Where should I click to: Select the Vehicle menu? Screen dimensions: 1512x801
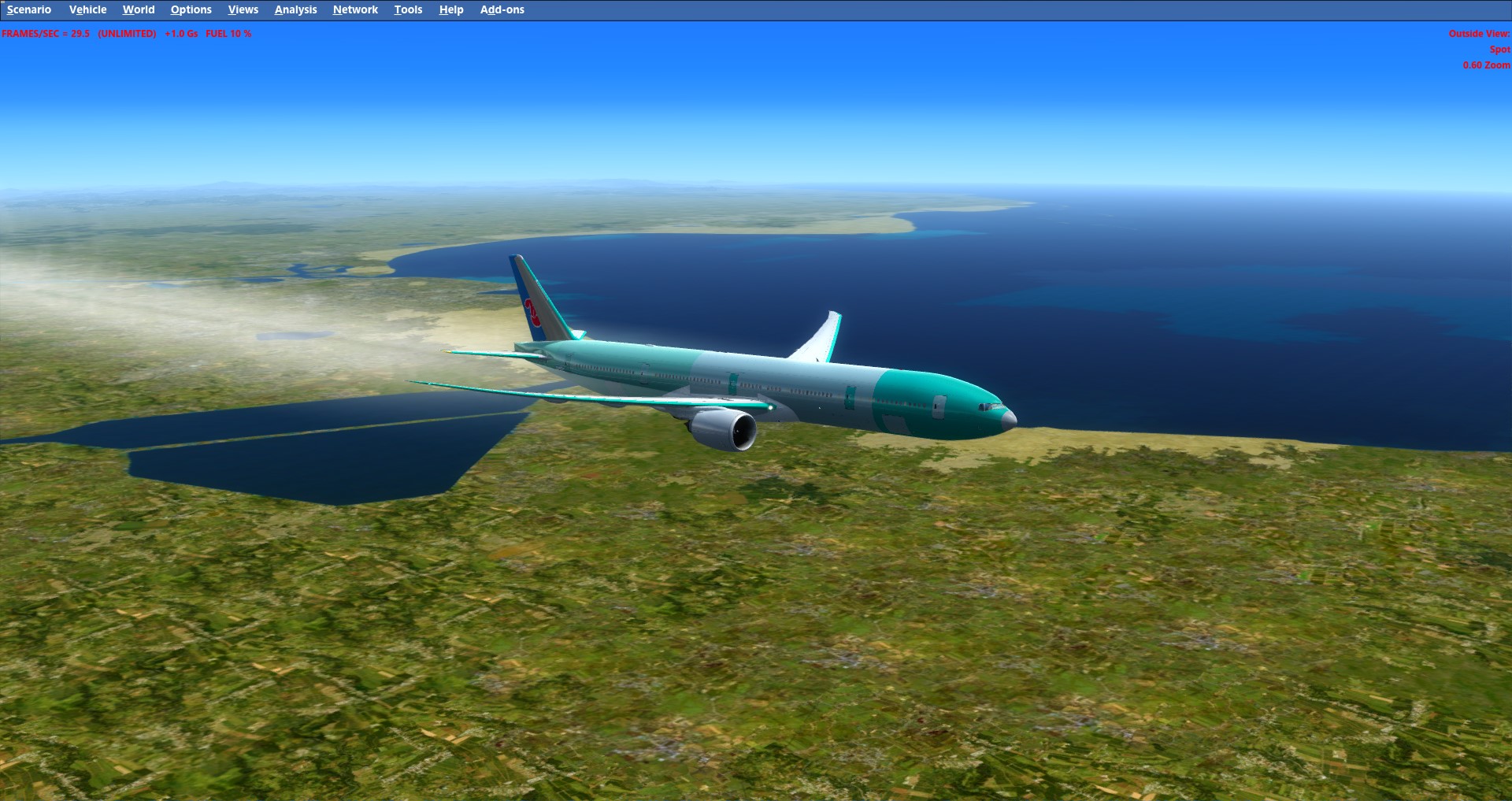[87, 9]
